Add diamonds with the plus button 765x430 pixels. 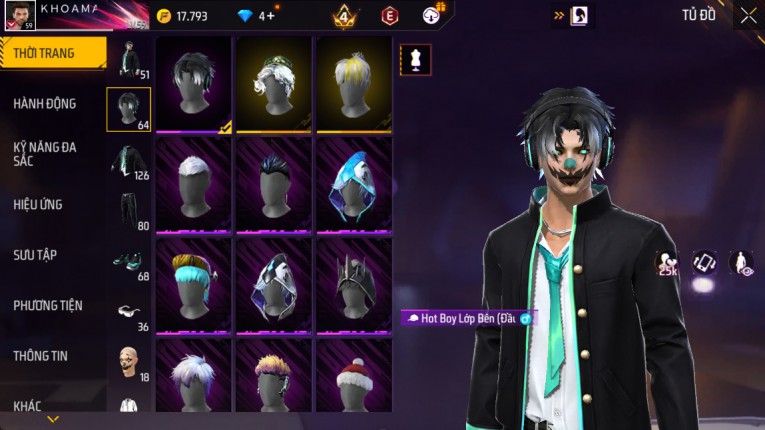coord(269,16)
